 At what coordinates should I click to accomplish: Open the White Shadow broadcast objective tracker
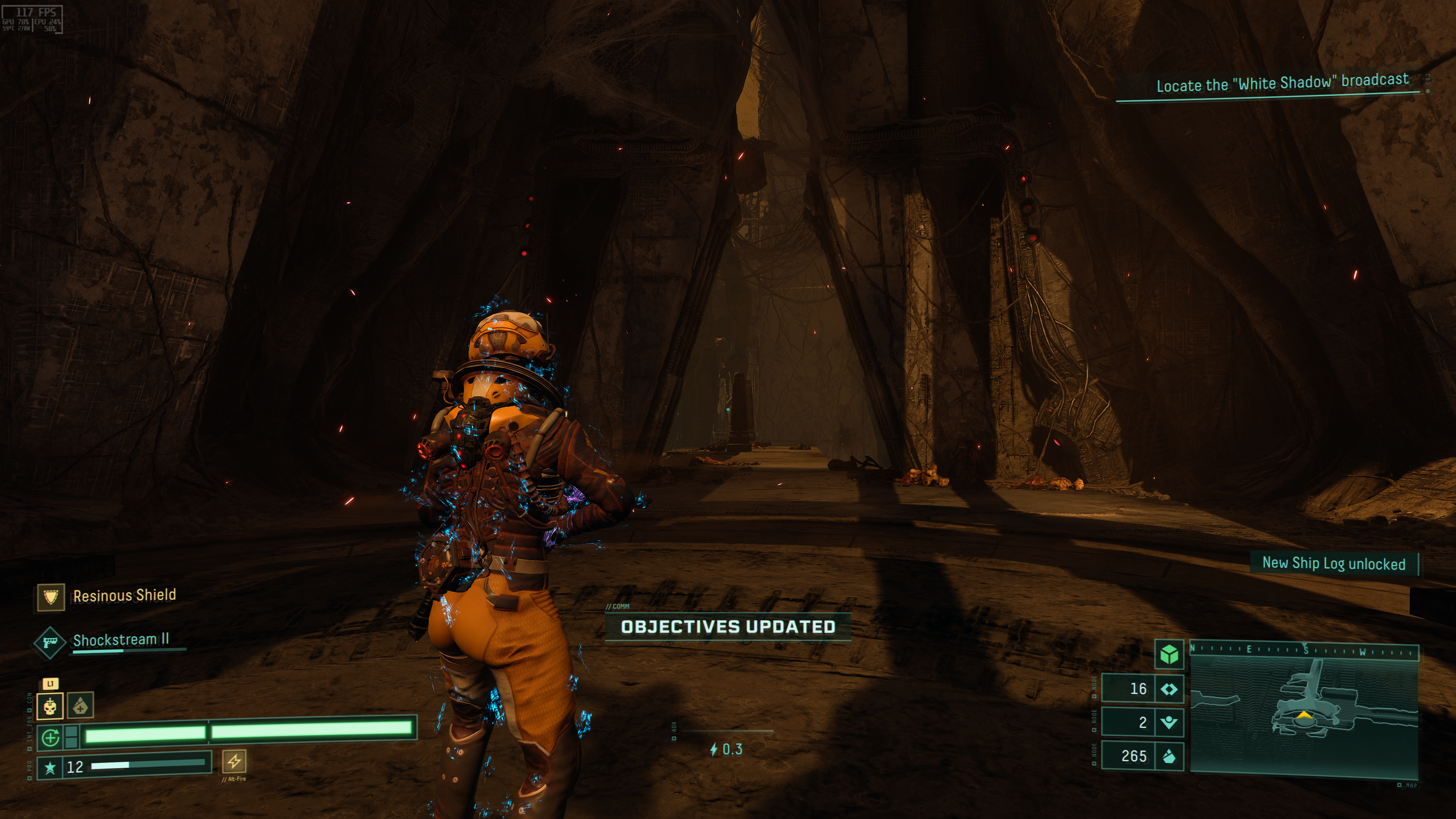[x=1282, y=84]
